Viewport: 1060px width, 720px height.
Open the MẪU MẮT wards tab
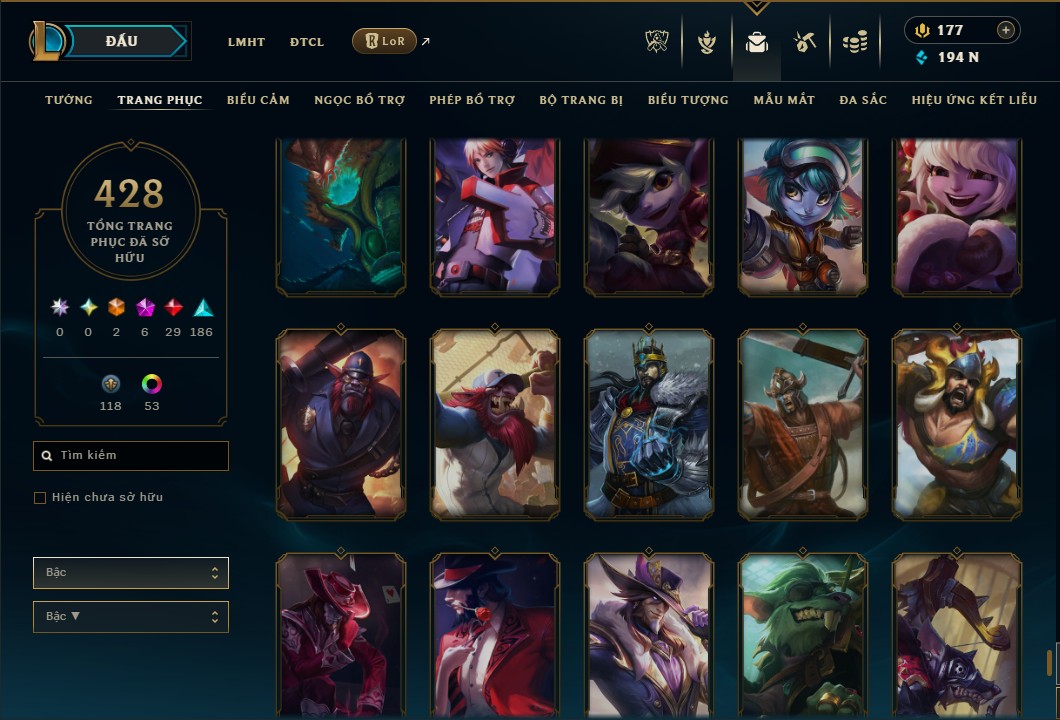coord(784,100)
